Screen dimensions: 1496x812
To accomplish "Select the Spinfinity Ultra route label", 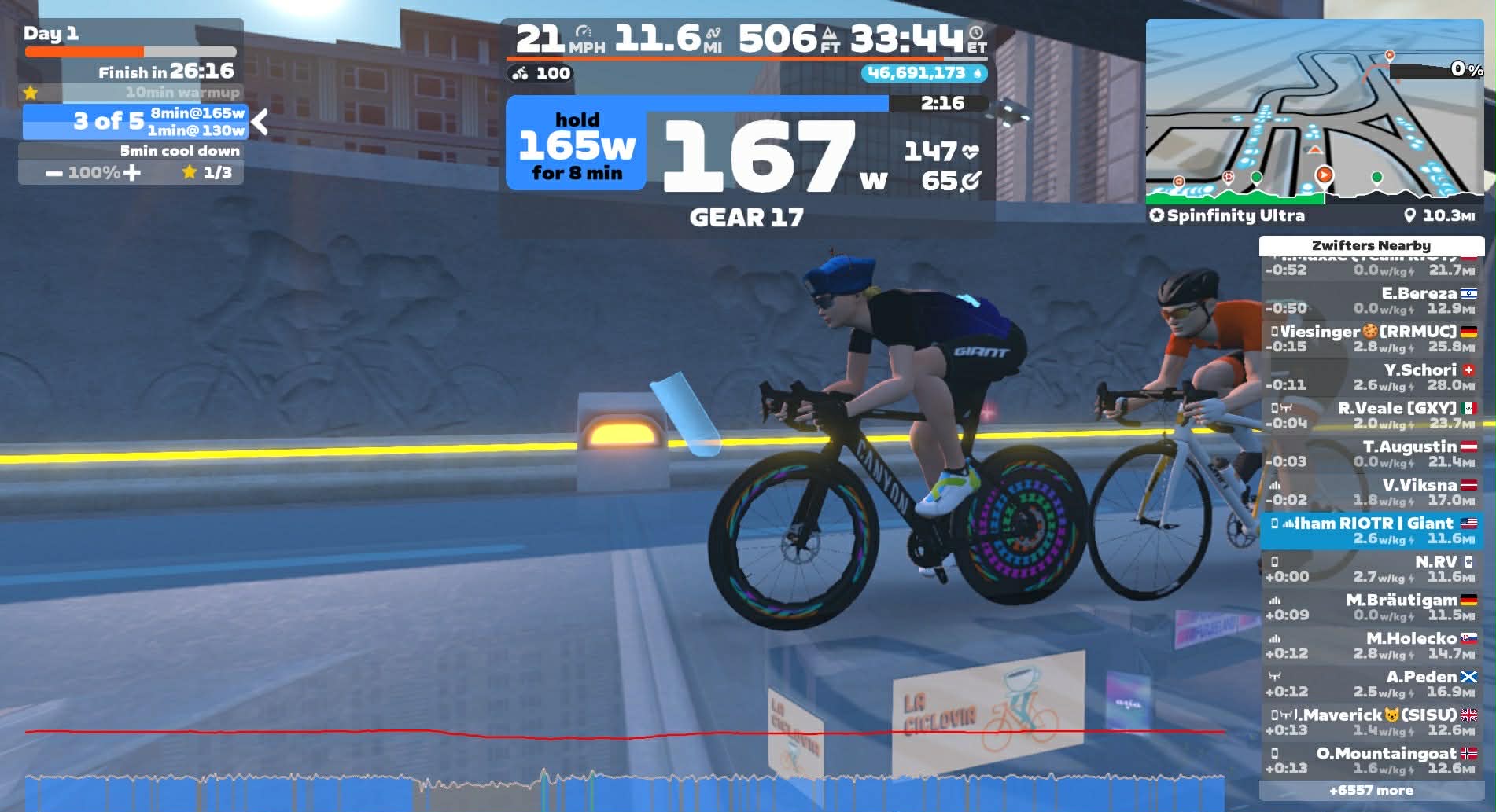I will coord(1235,215).
